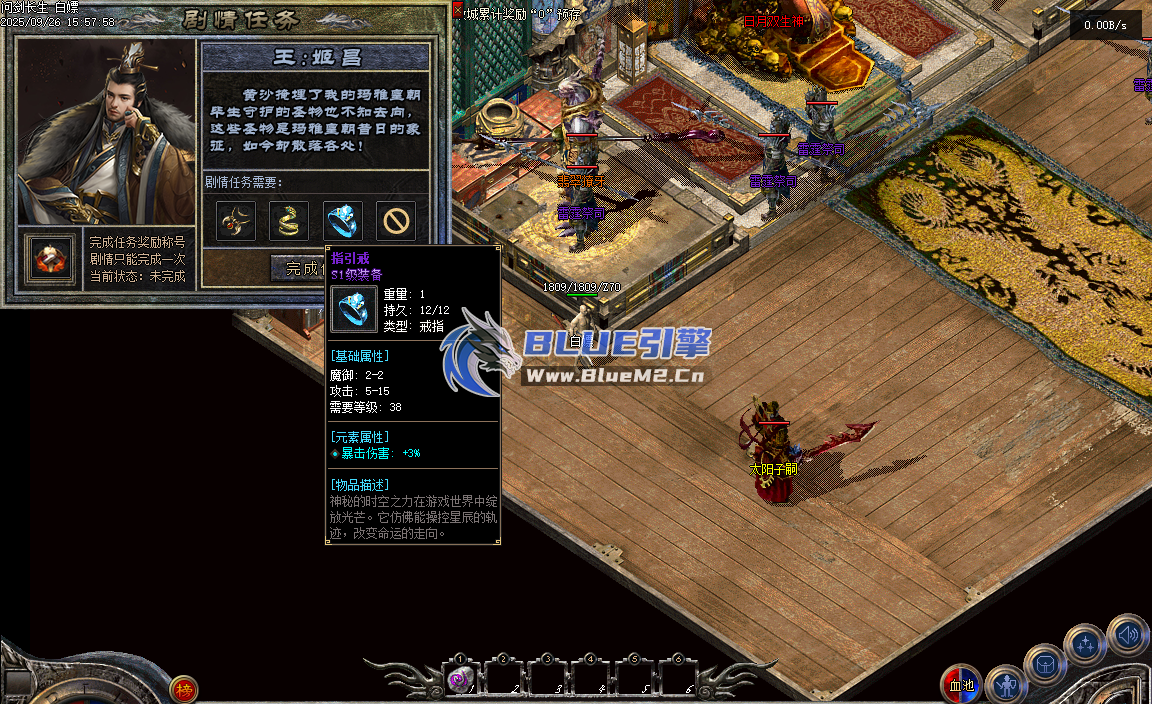Click the empty prohibited-sign requirement slot
Viewport: 1152px width, 704px height.
click(x=396, y=221)
